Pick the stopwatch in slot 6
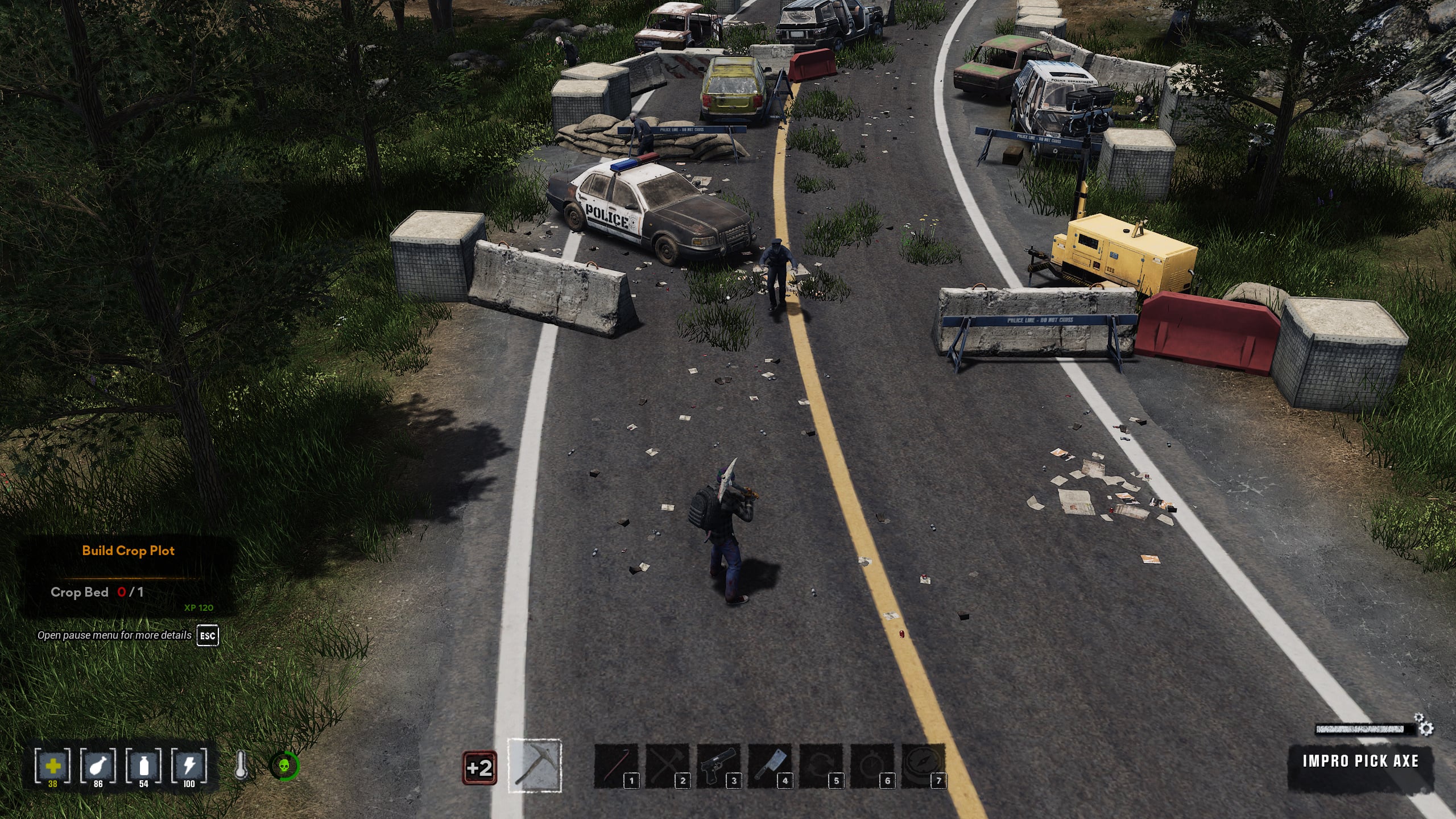Image resolution: width=1456 pixels, height=819 pixels. [x=871, y=766]
